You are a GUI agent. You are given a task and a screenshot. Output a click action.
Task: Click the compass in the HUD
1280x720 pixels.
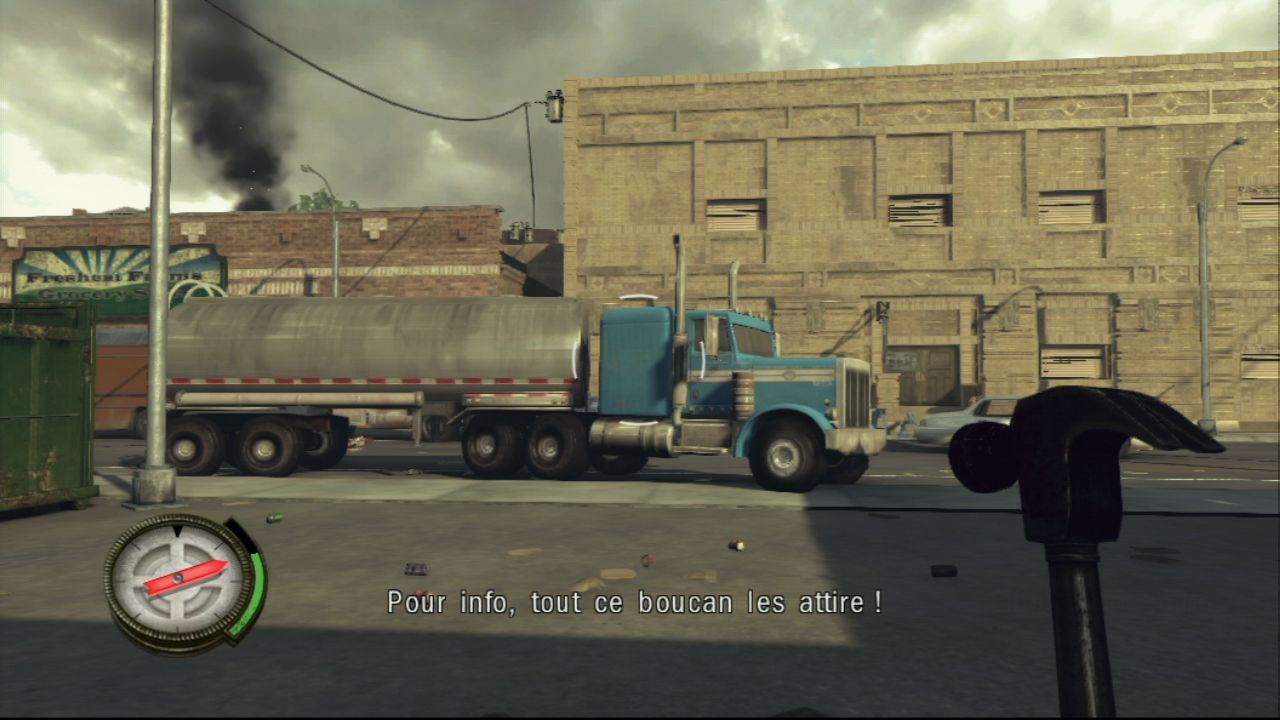click(x=181, y=578)
